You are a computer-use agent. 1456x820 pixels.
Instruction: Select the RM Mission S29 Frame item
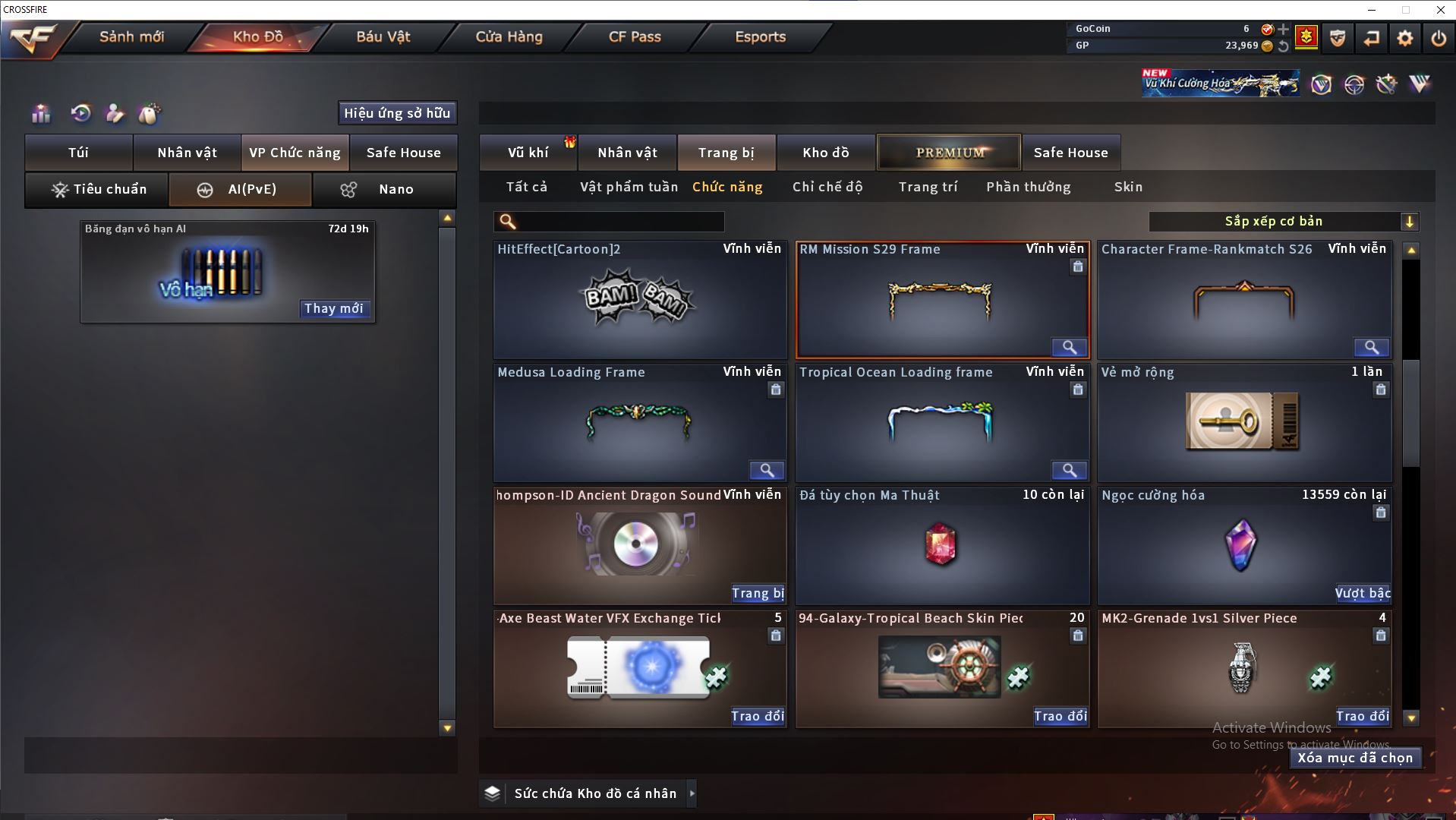pyautogui.click(x=942, y=300)
